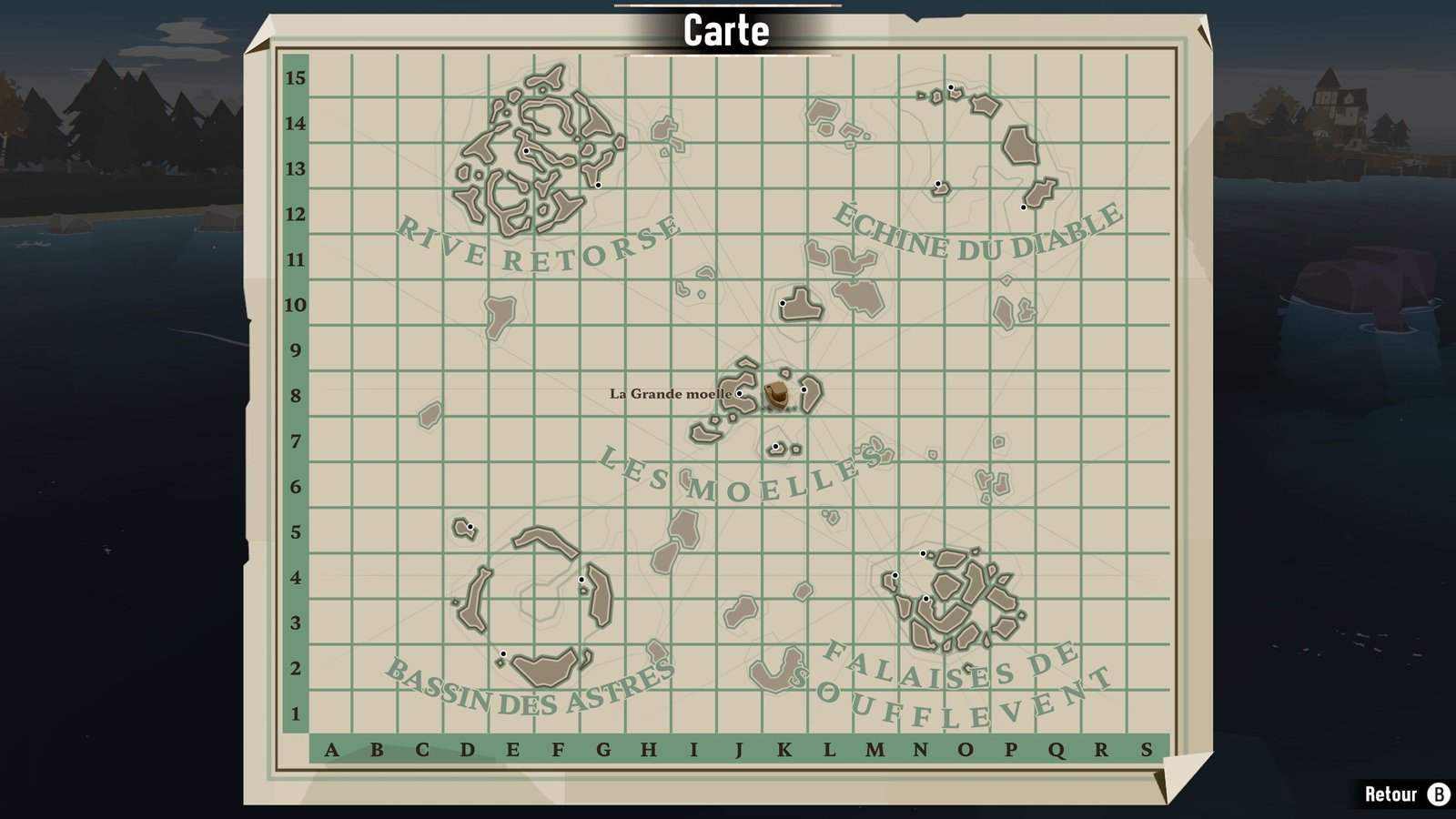Pick the dock marker in grid P12
Viewport: 1456px width, 819px height.
point(1024,207)
